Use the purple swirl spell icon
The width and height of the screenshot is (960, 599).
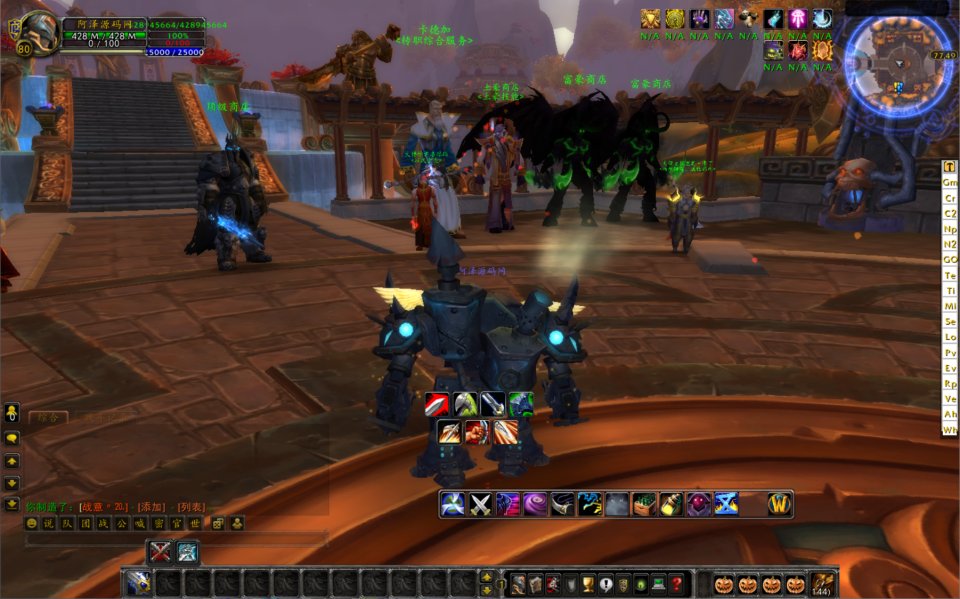pos(535,504)
